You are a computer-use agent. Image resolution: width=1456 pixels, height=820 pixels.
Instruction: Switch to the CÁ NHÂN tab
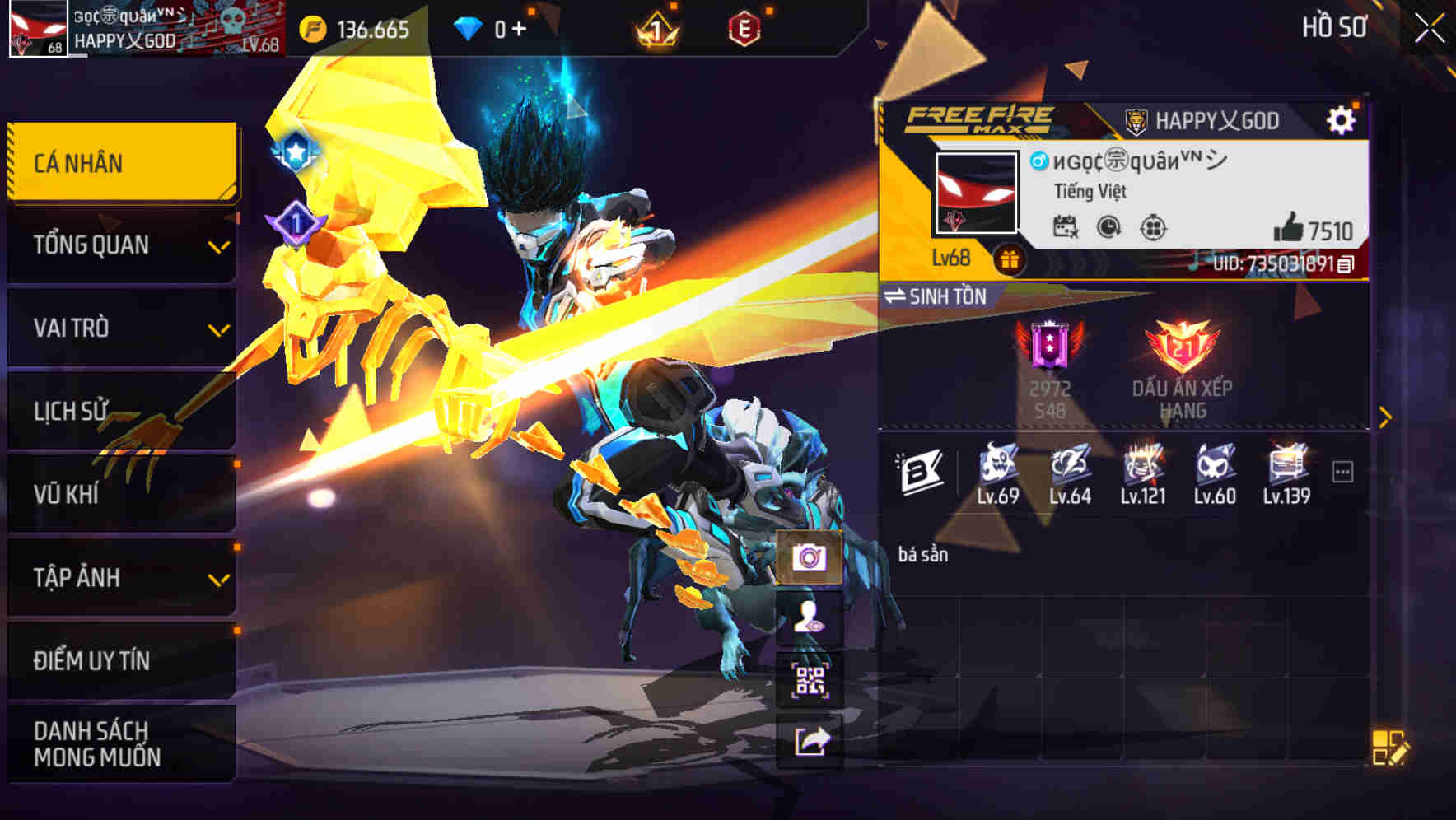click(119, 162)
